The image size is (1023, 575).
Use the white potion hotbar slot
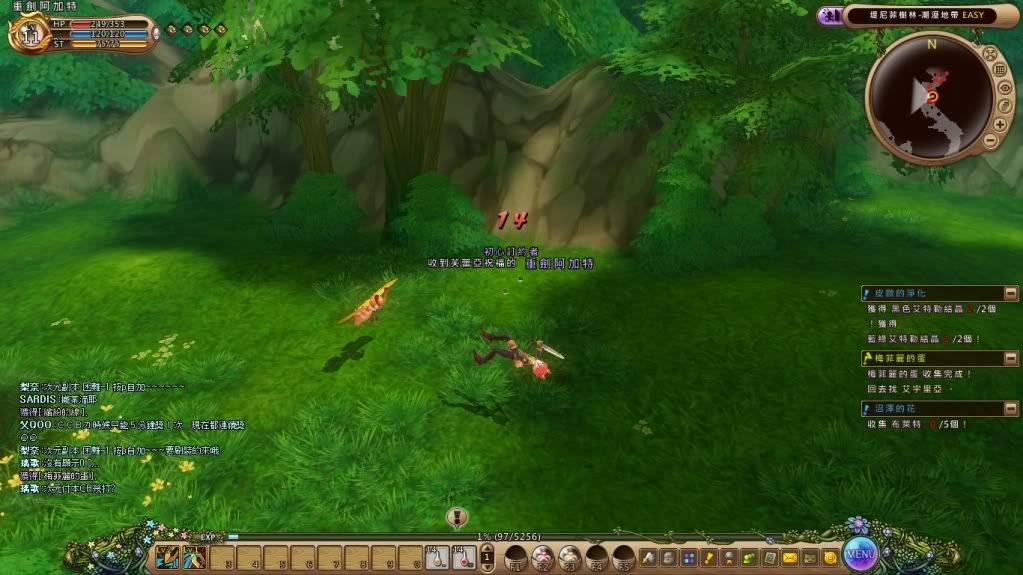coord(437,557)
